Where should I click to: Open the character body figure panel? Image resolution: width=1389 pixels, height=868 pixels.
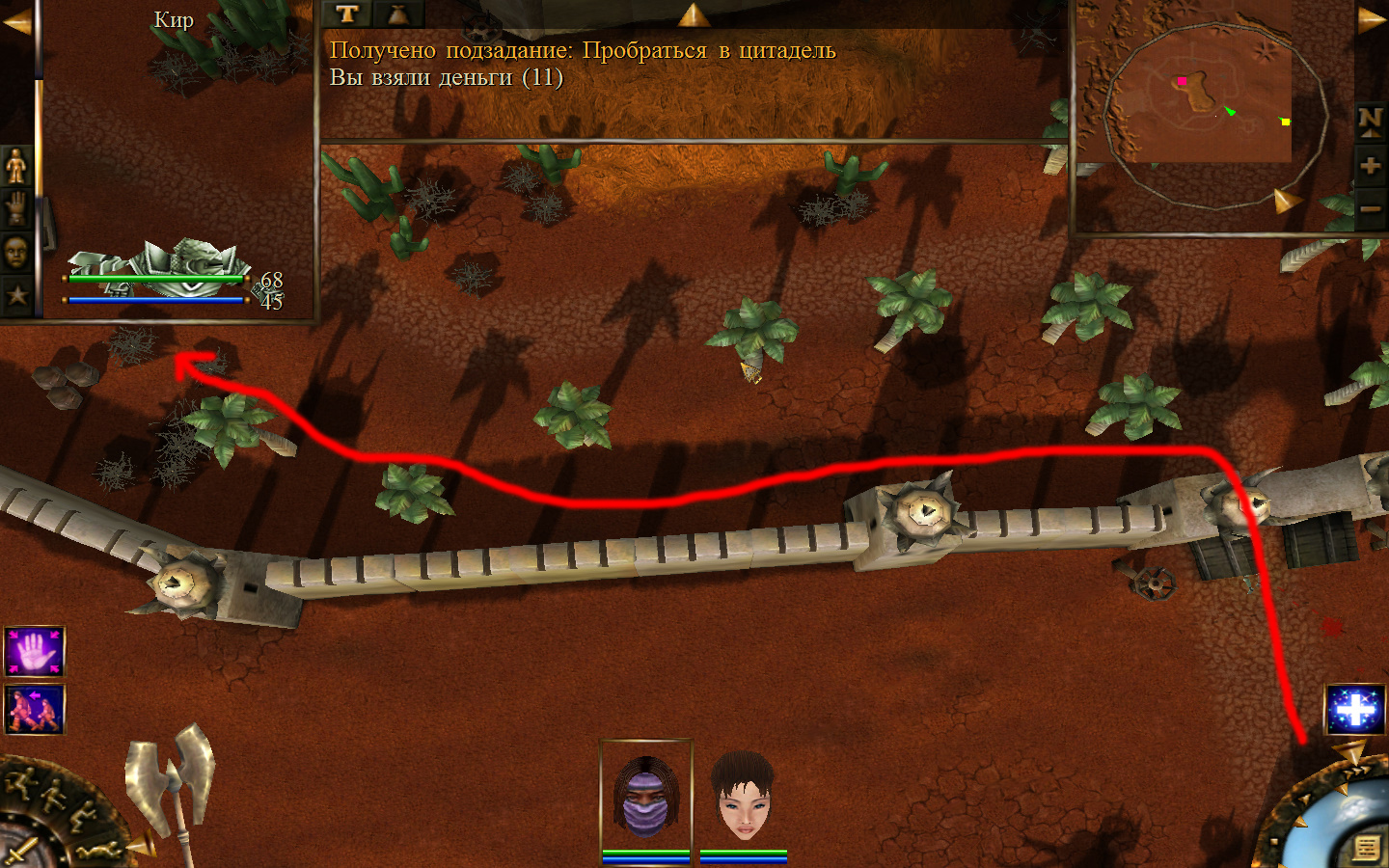[16, 166]
